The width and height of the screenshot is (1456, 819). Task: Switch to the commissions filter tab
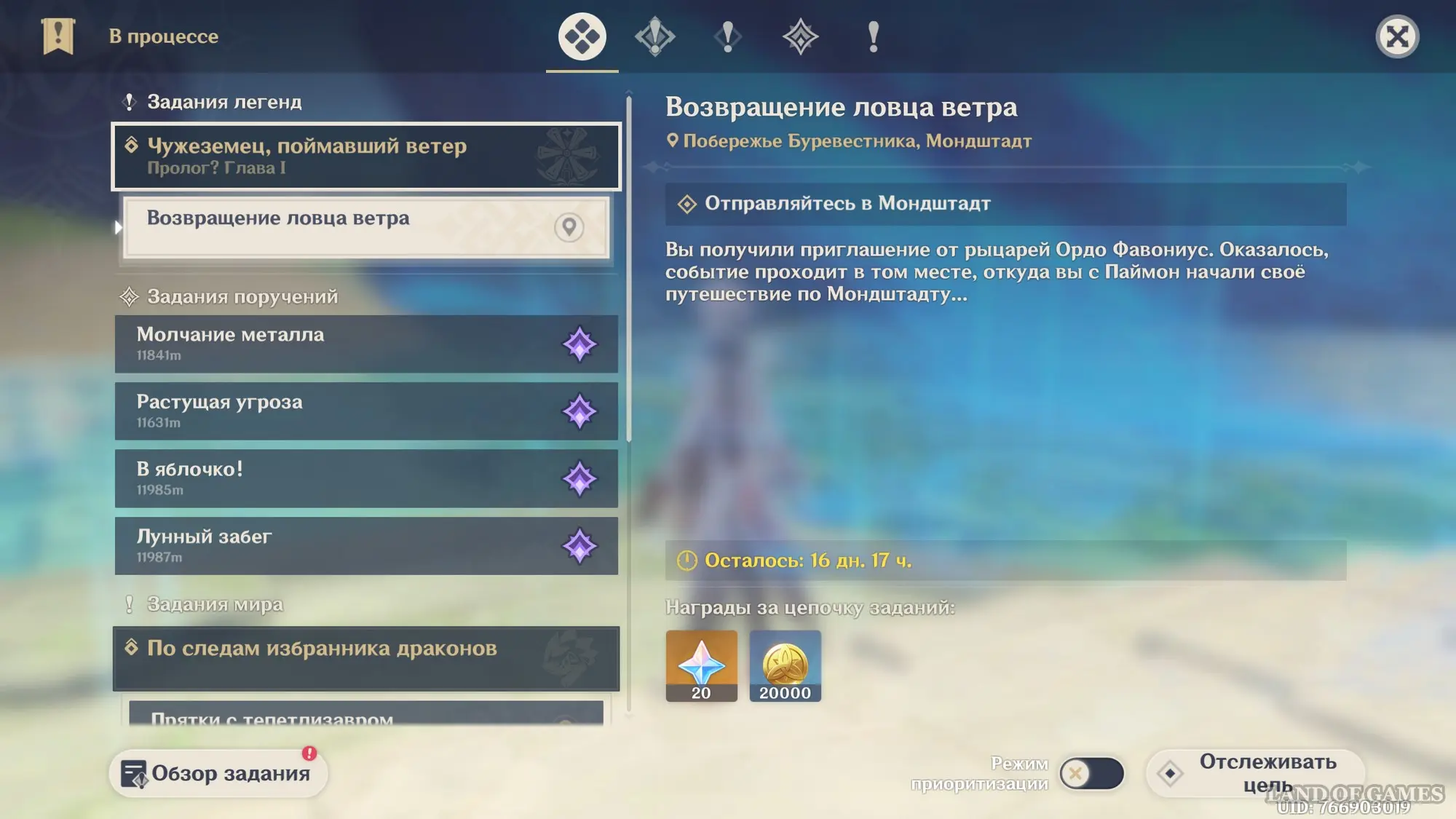pos(800,36)
